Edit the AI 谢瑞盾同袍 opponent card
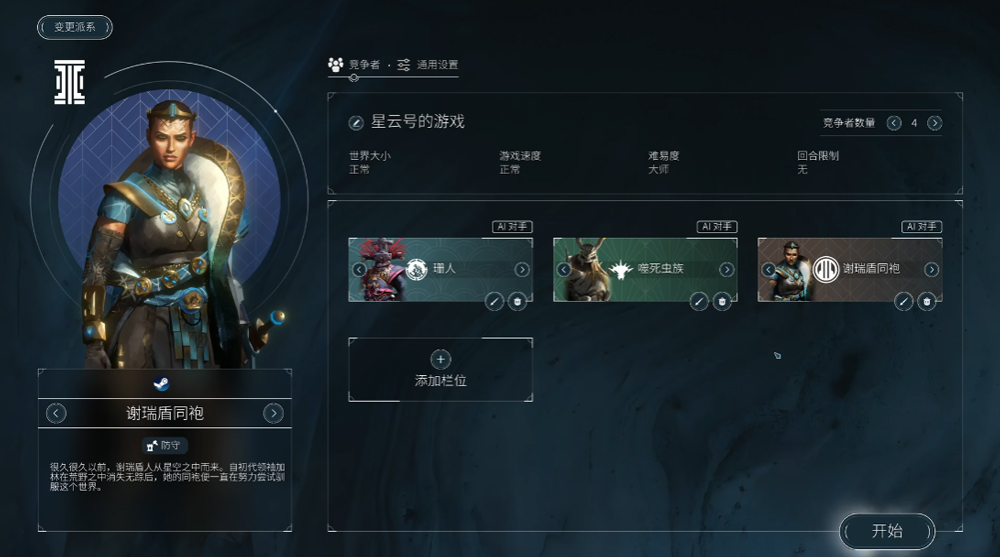This screenshot has width=1000, height=557. pyautogui.click(x=904, y=301)
